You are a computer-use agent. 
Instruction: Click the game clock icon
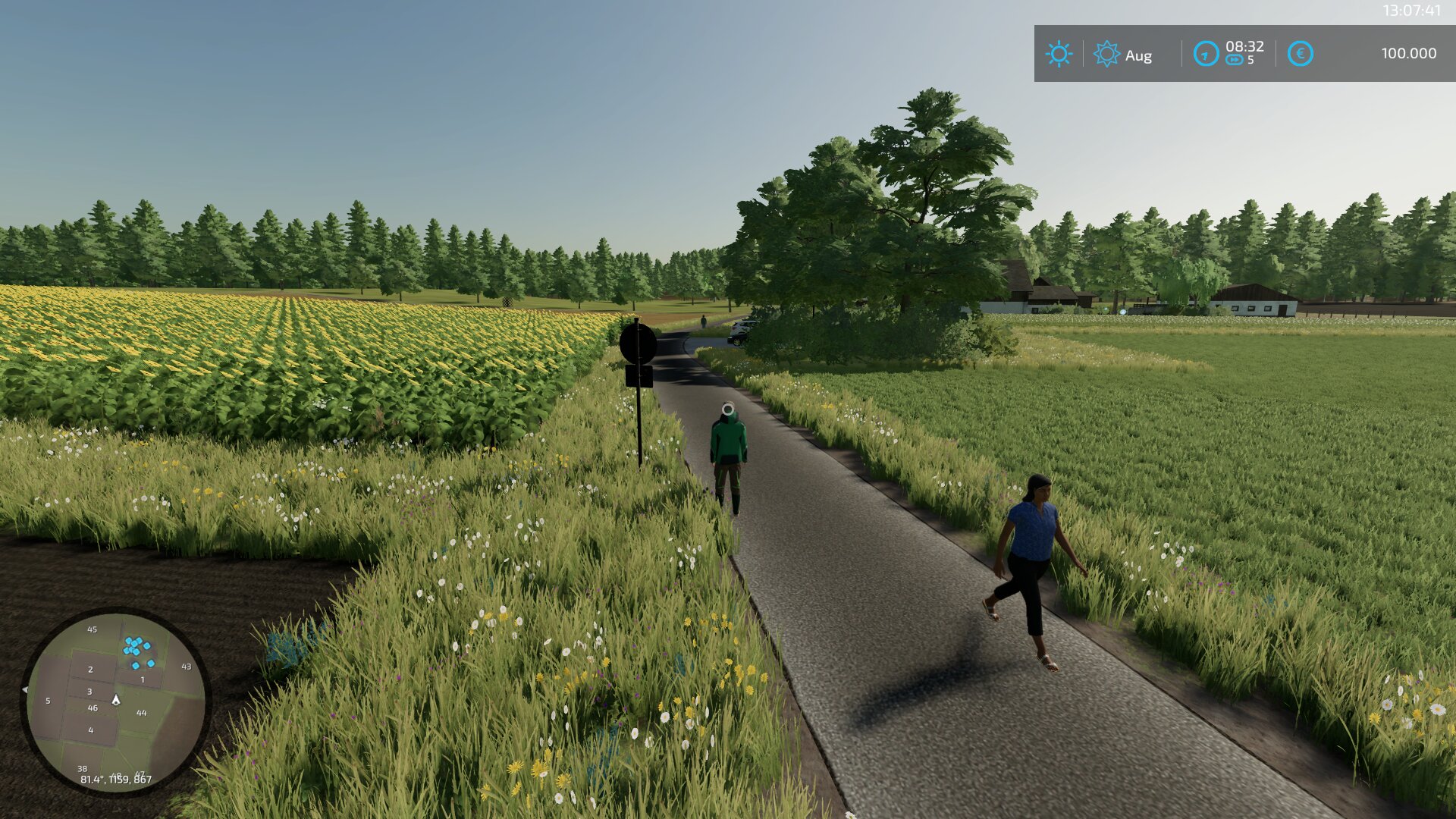[1205, 54]
